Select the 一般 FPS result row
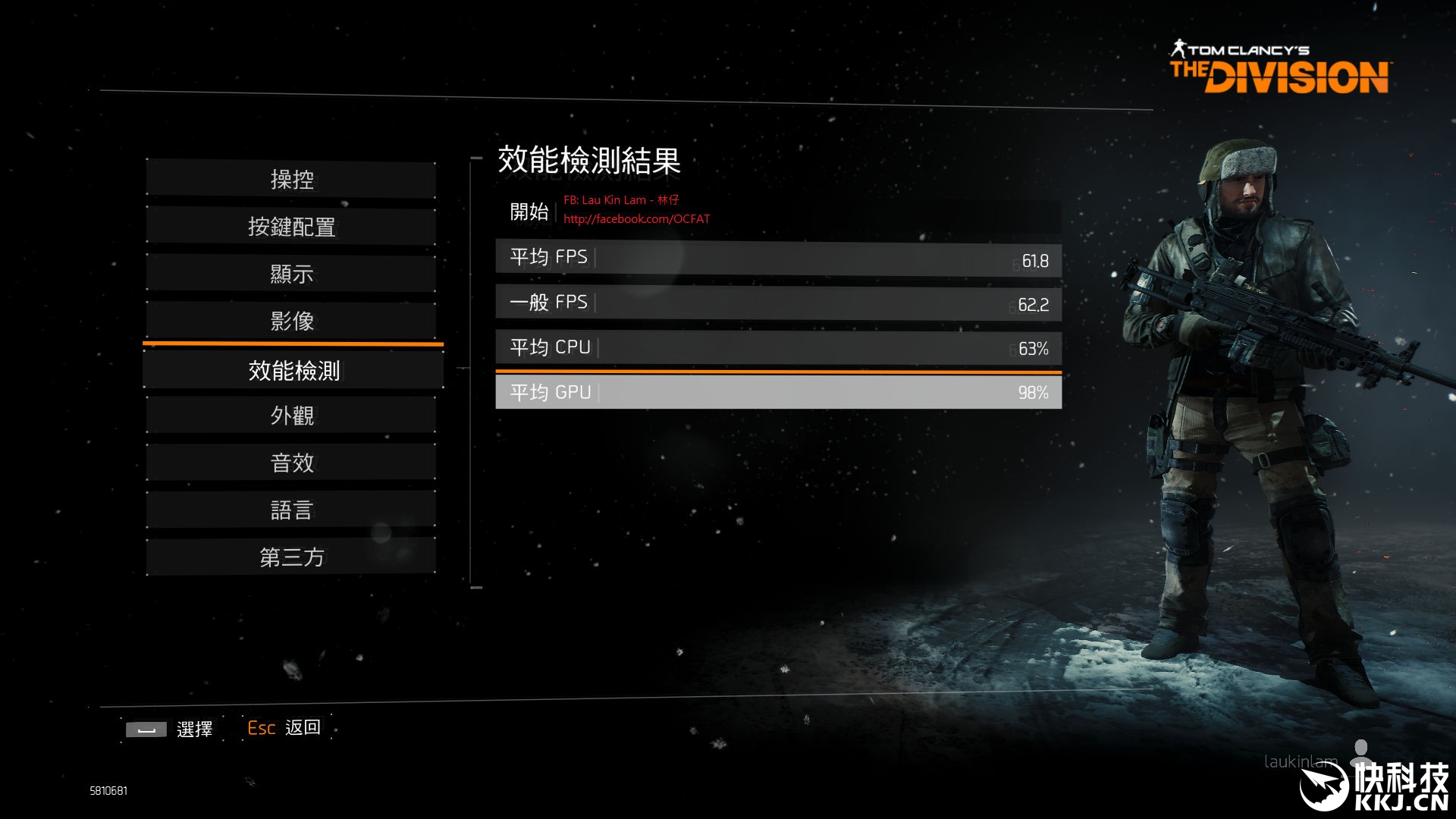Image resolution: width=1456 pixels, height=819 pixels. point(778,303)
